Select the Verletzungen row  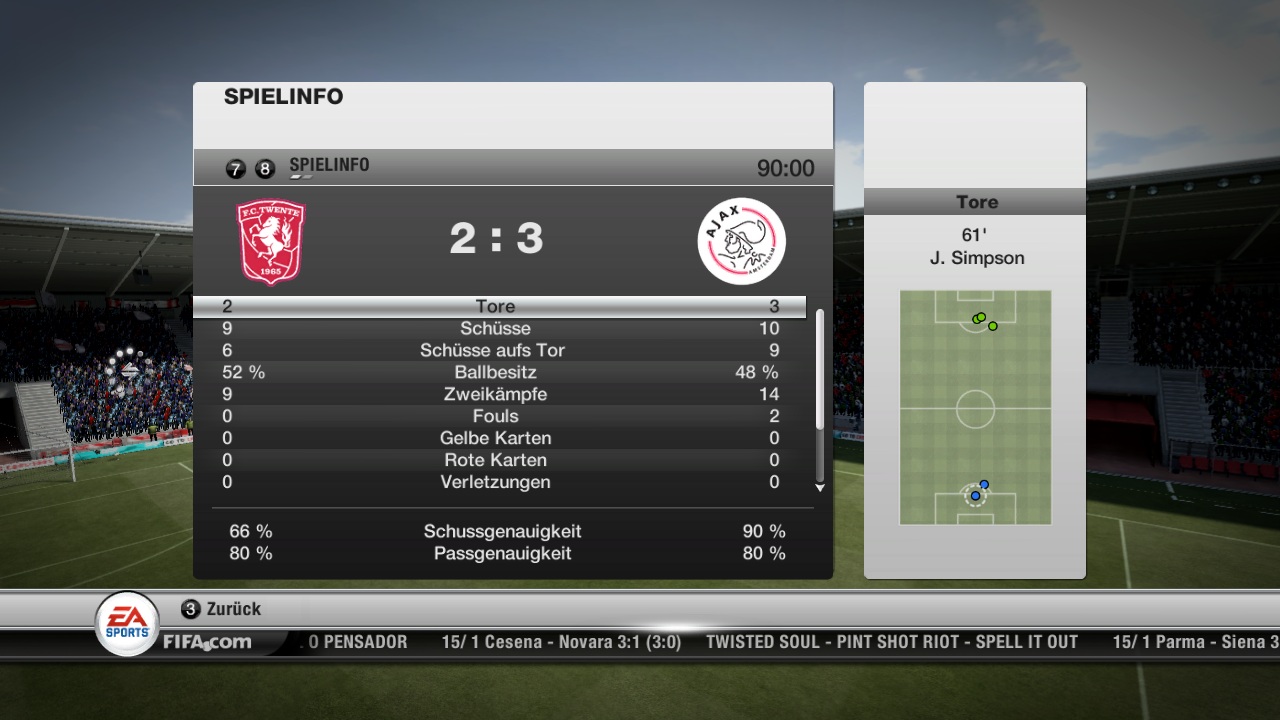[497, 482]
